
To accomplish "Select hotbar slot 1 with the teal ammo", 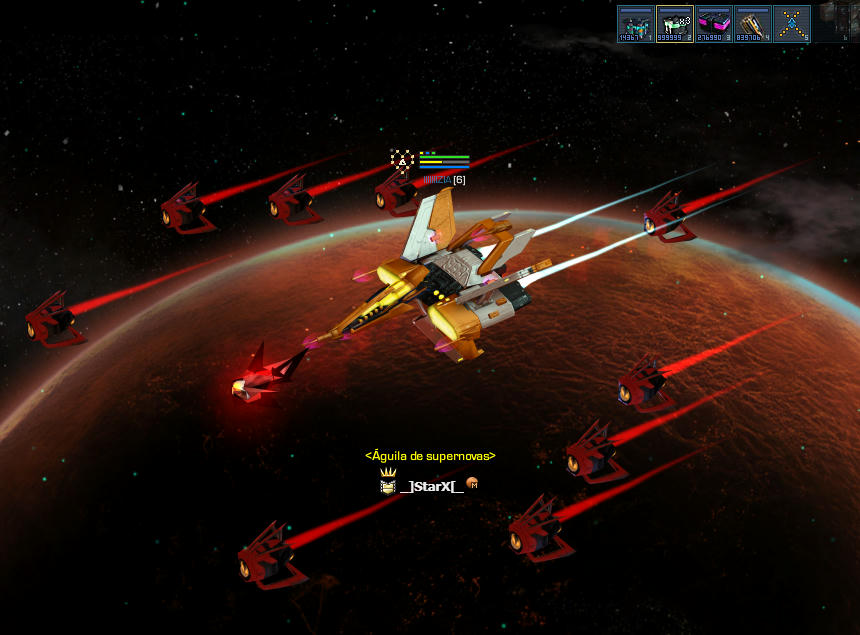I will [635, 24].
